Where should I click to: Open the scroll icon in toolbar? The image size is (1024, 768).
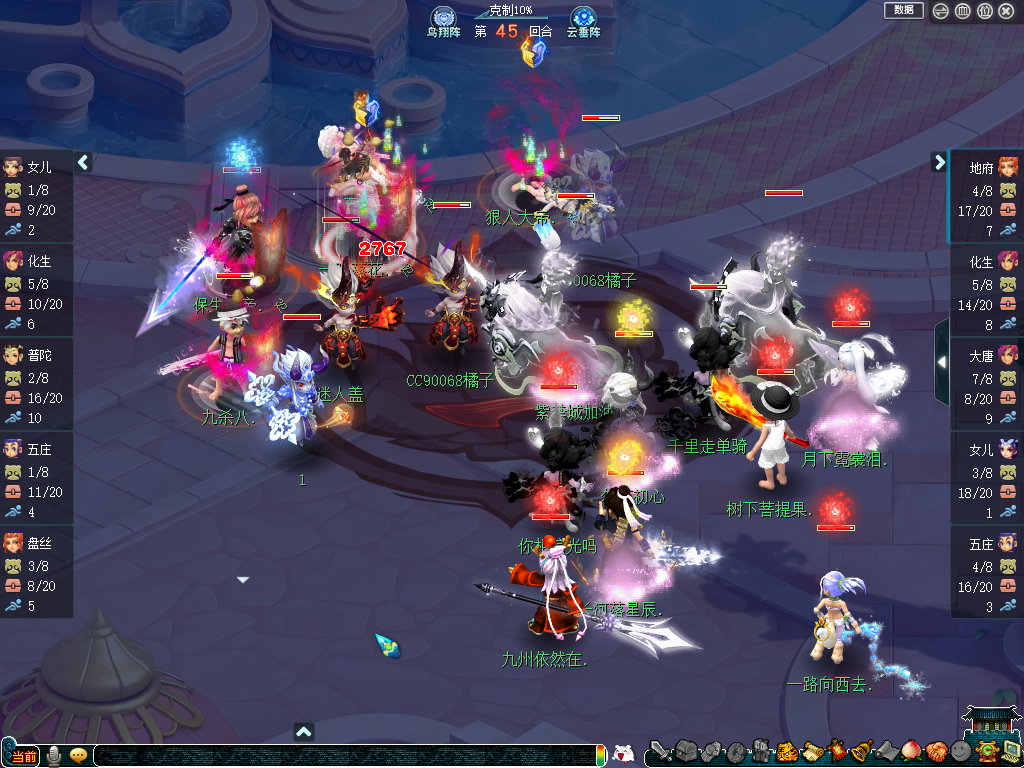[x=812, y=750]
